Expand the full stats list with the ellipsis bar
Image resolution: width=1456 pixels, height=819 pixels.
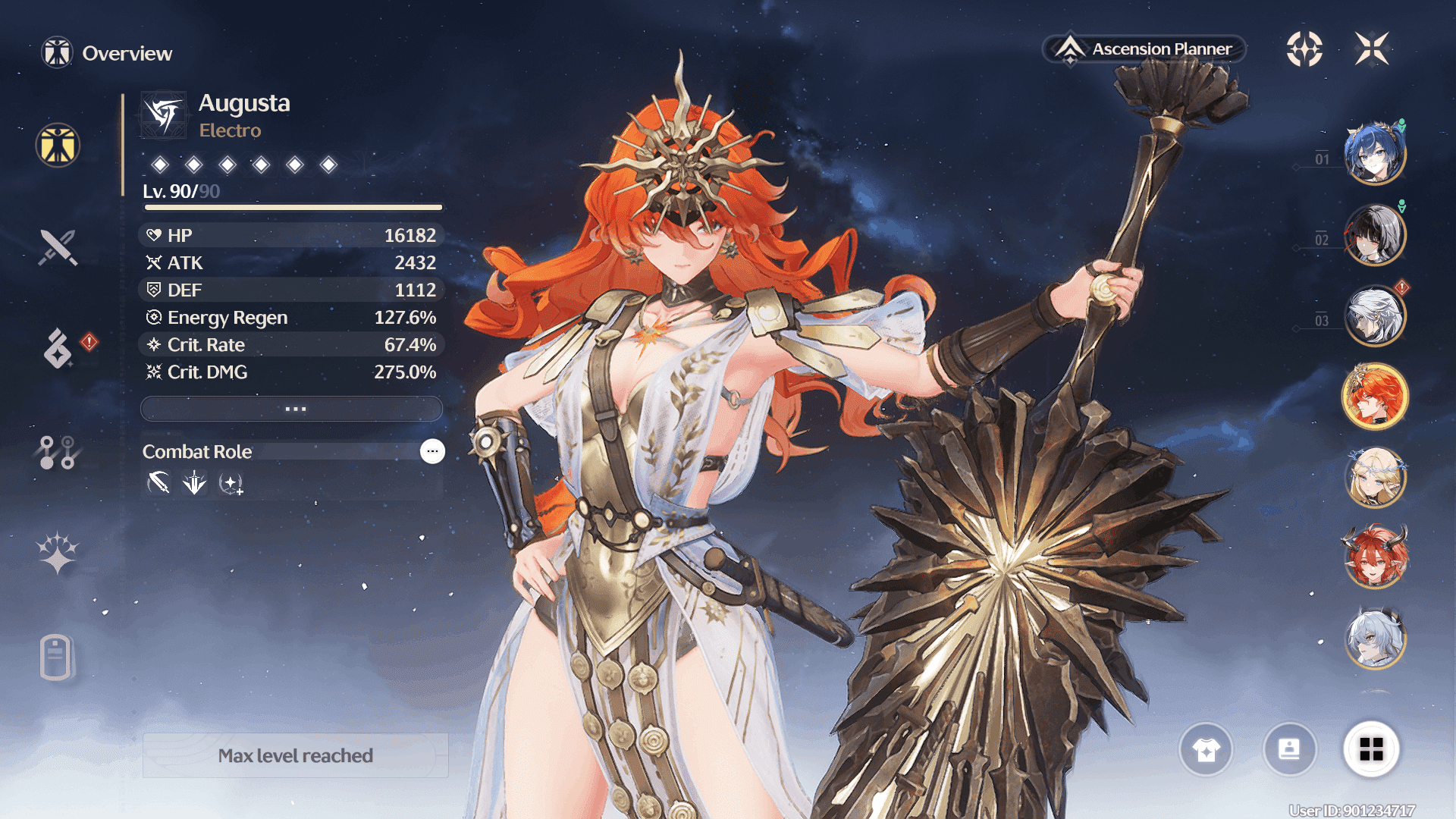(x=292, y=409)
